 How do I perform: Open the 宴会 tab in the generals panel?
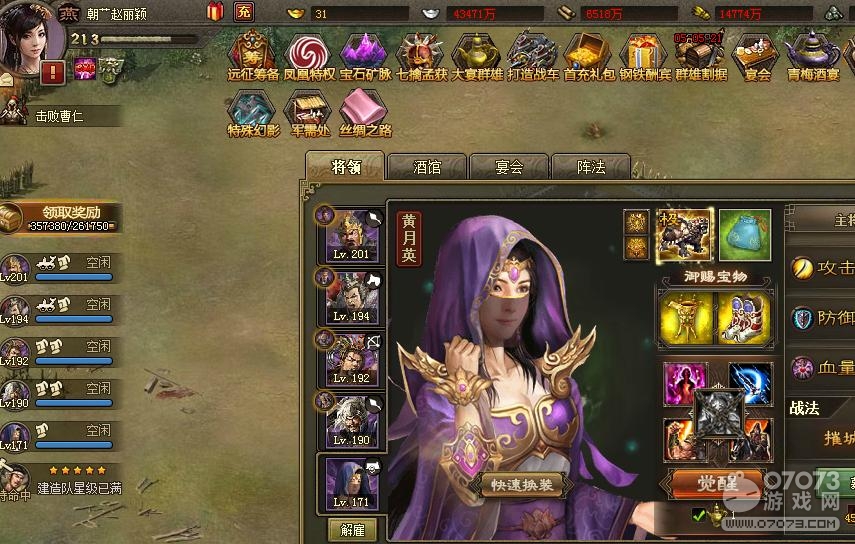[509, 167]
